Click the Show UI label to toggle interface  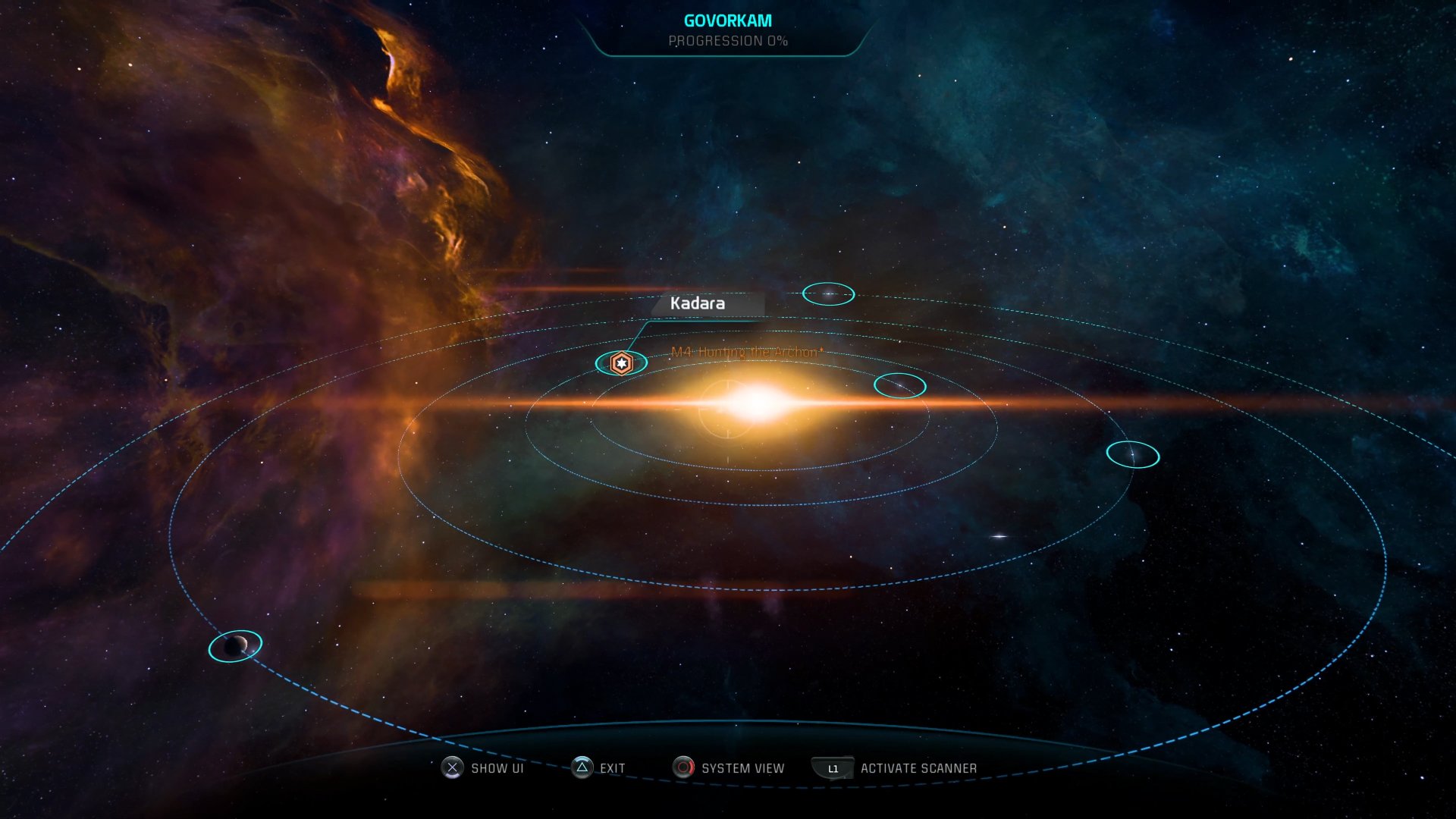(x=497, y=768)
